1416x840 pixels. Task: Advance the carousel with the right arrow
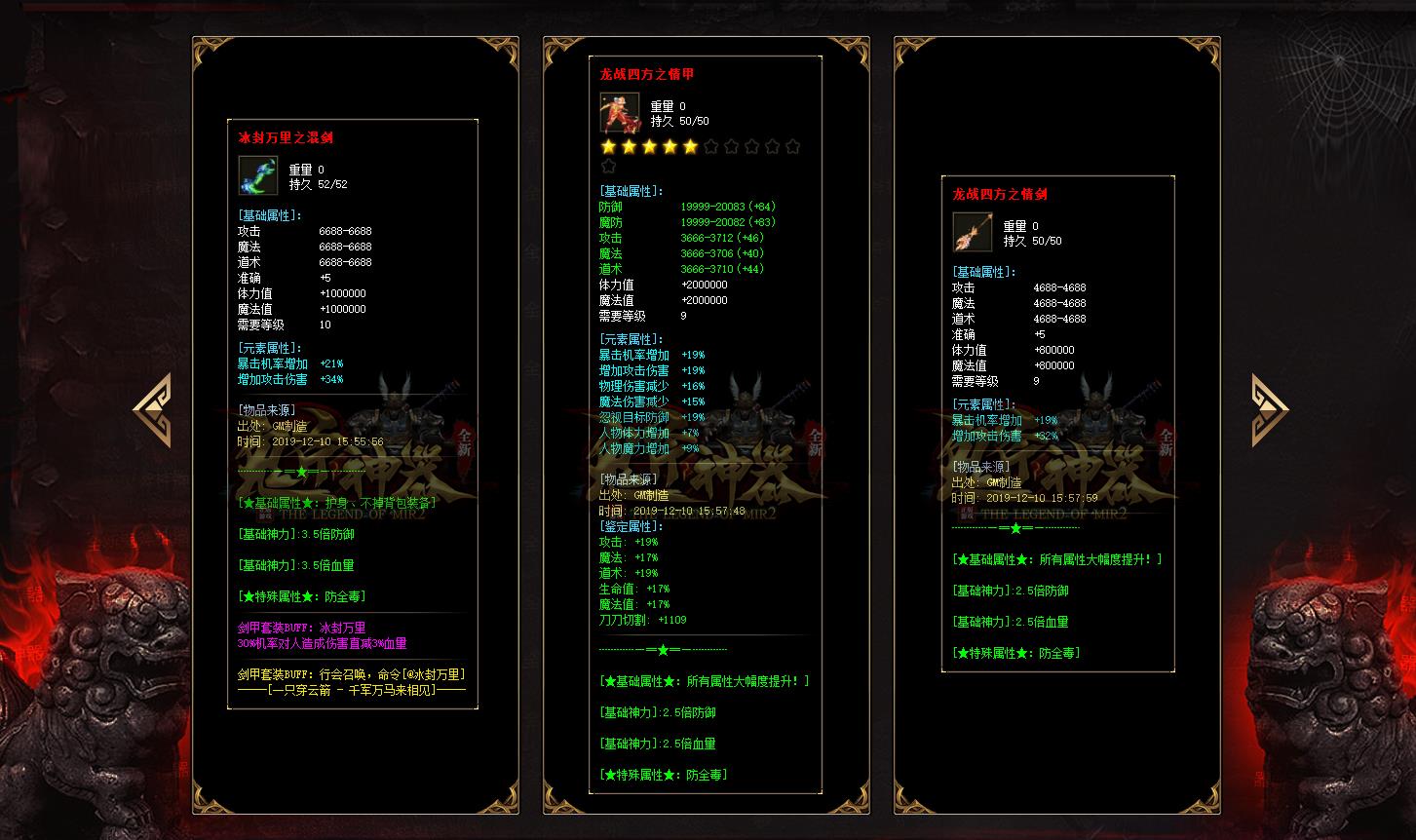click(x=1269, y=410)
